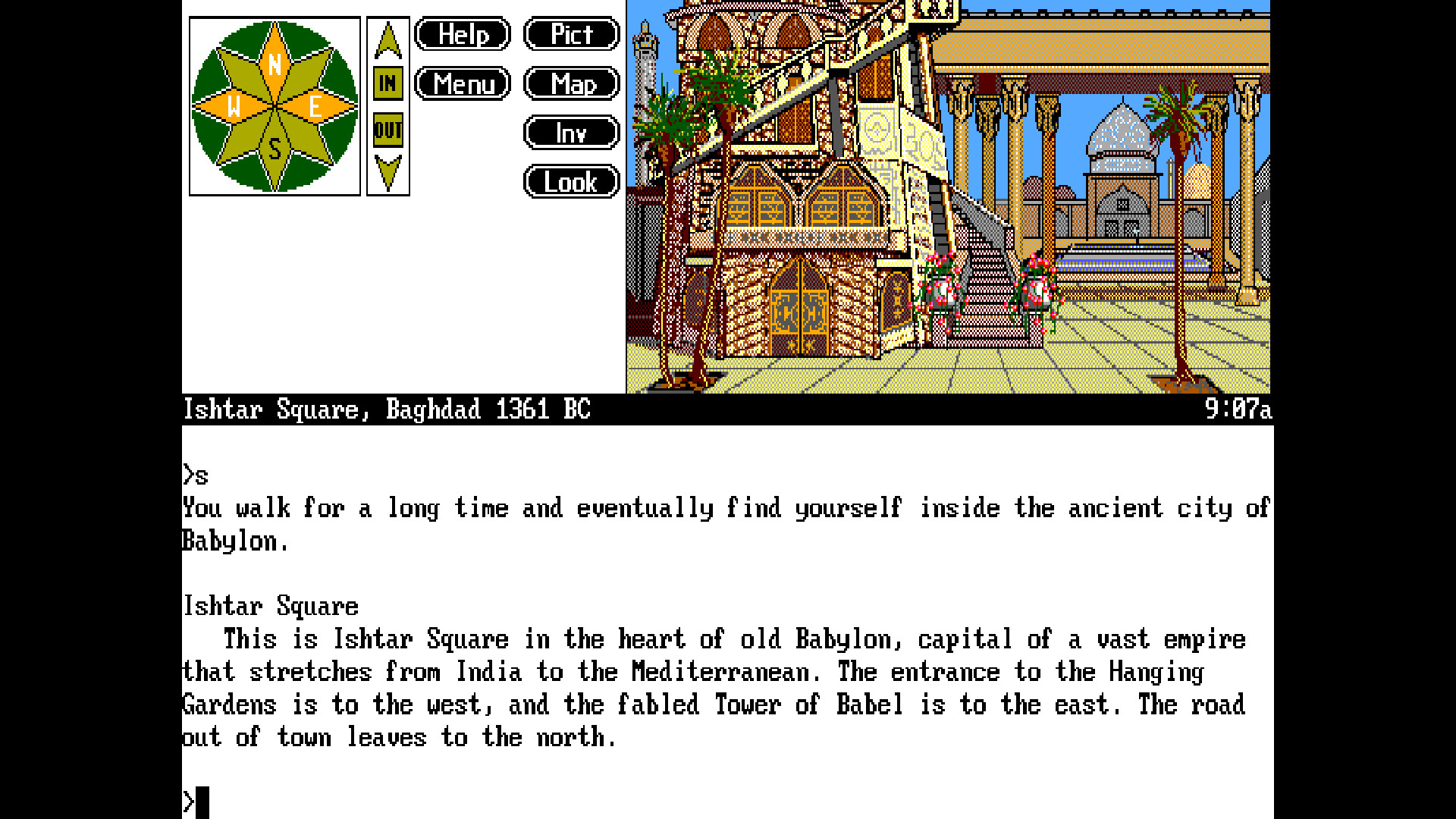Open the inventory with the Inv button
This screenshot has height=819, width=1456.
click(571, 133)
